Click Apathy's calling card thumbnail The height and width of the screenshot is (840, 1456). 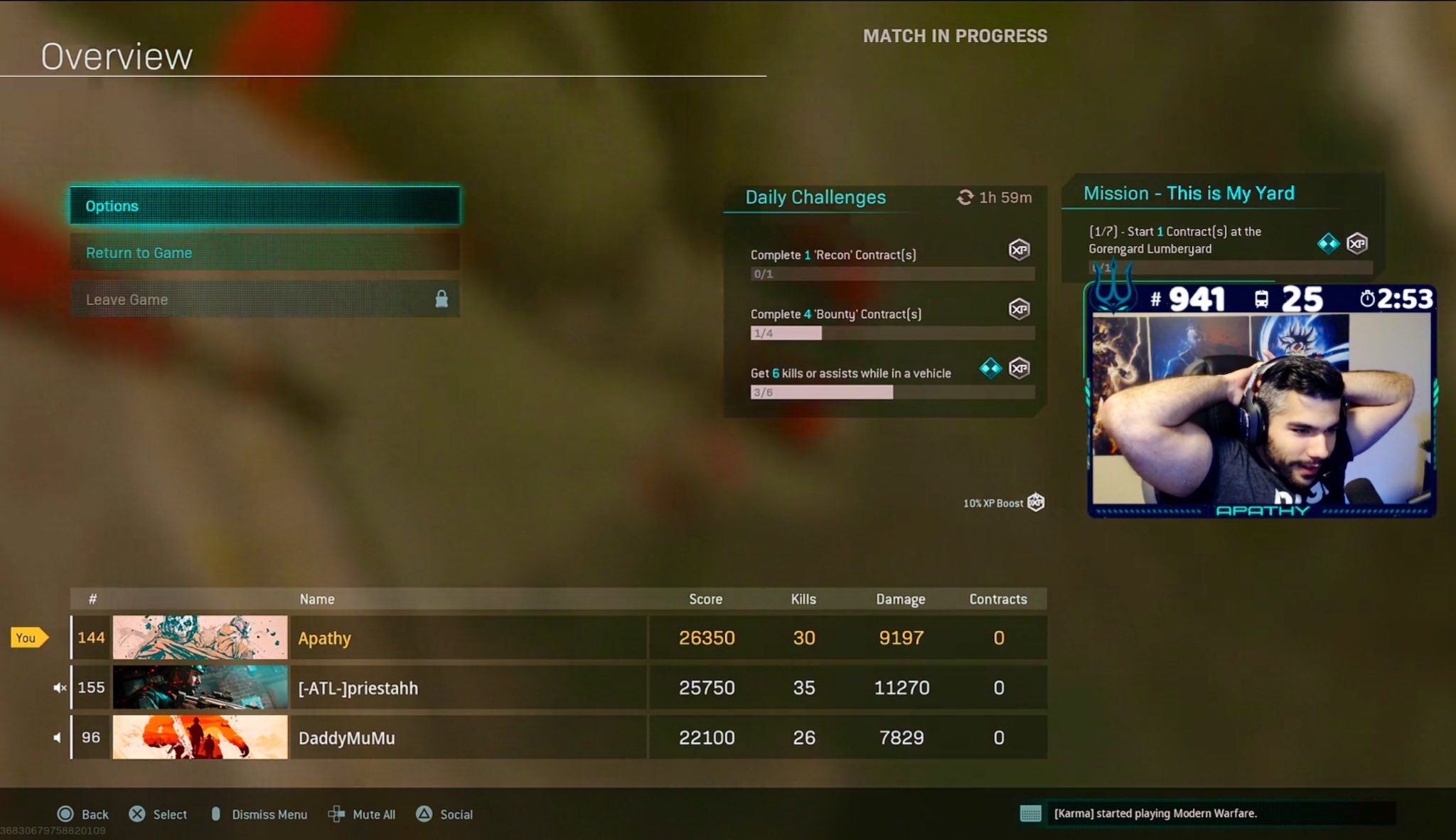[200, 637]
